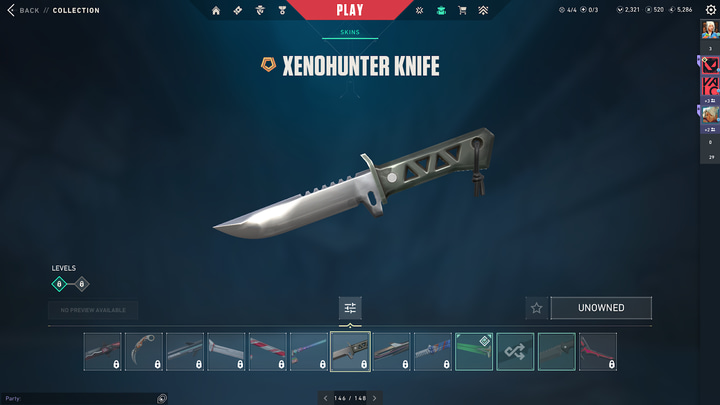Select the second locked level diamond
The height and width of the screenshot is (405, 720).
pos(82,284)
